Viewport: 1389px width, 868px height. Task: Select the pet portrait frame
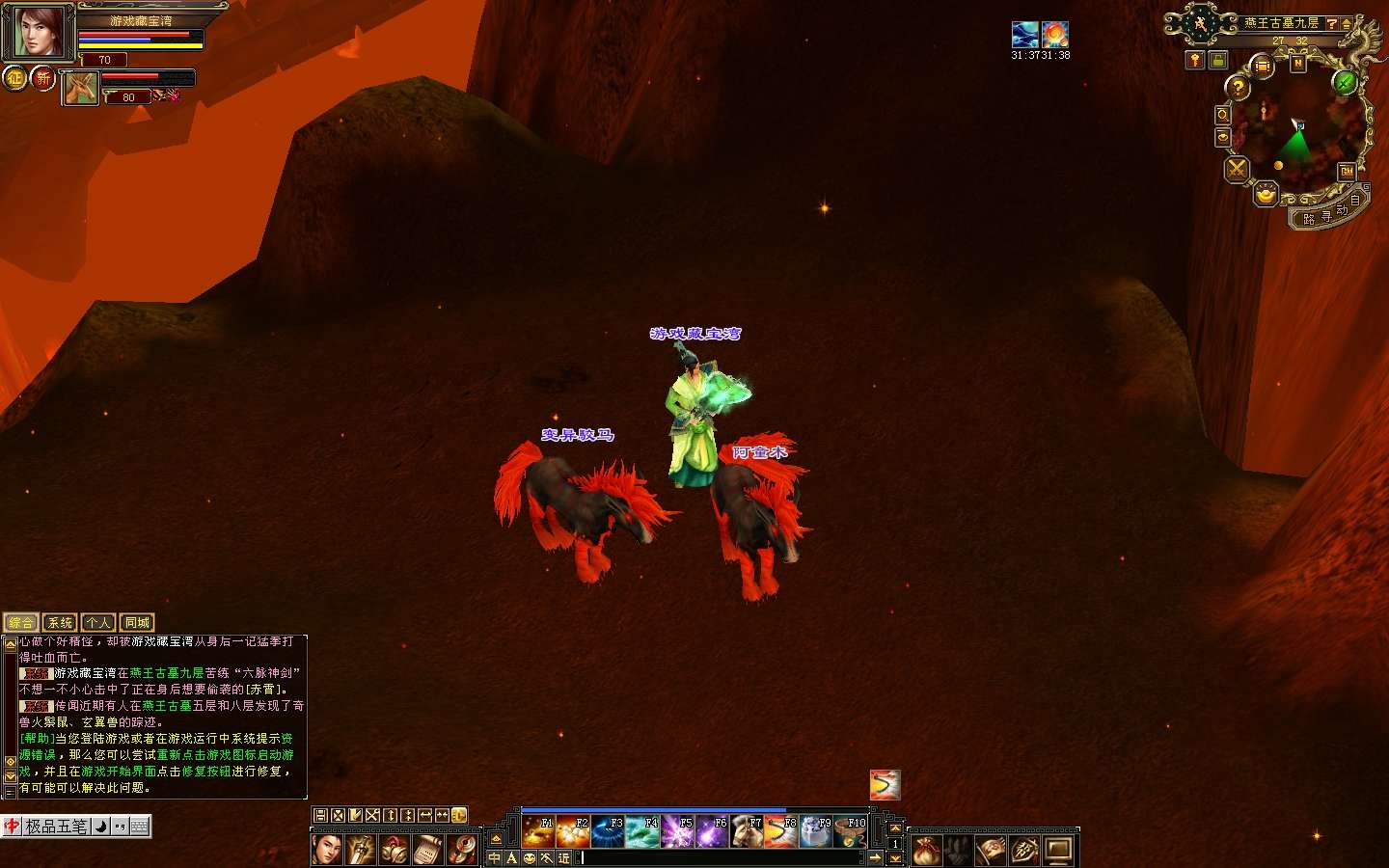81,89
